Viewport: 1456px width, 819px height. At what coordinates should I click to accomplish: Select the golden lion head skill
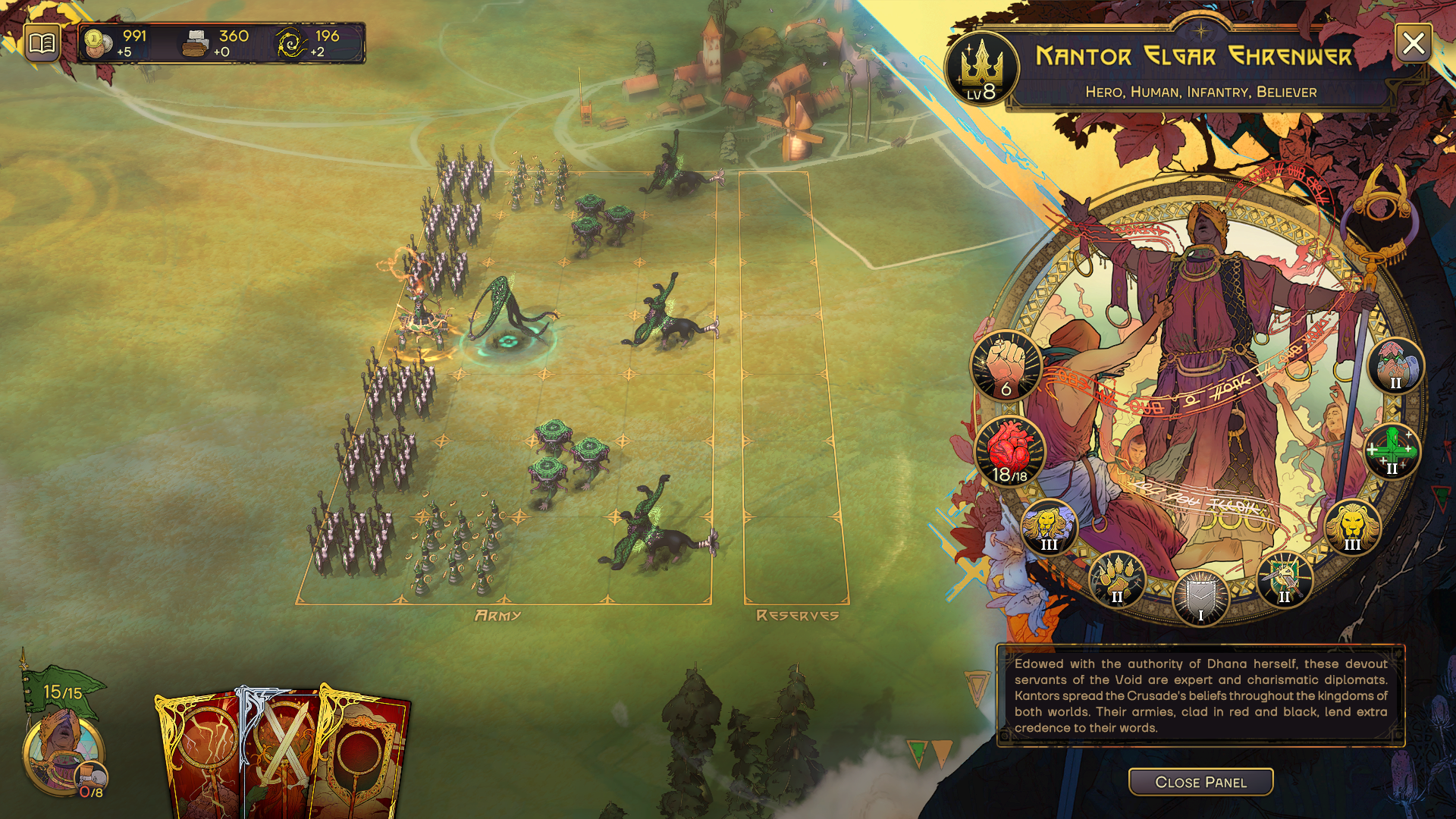click(x=1352, y=526)
